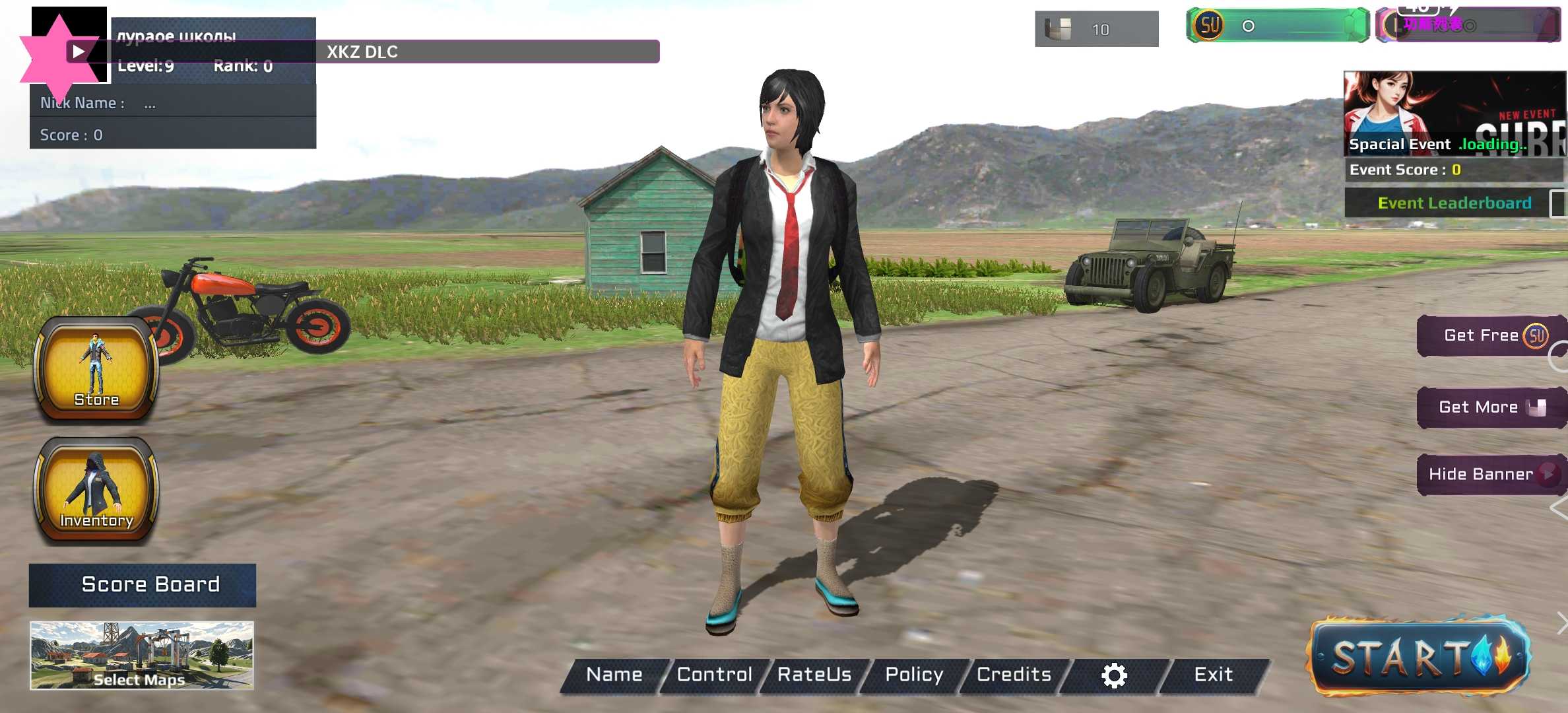Open the Control menu
1568x713 pixels.
point(714,675)
